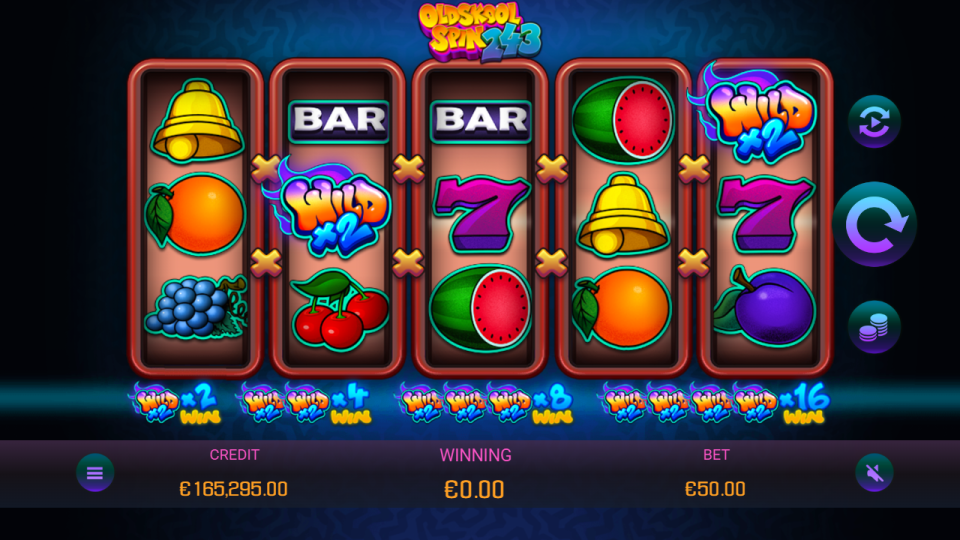This screenshot has height=540, width=960.
Task: Spin the reels with the large arrow button
Action: click(x=874, y=224)
